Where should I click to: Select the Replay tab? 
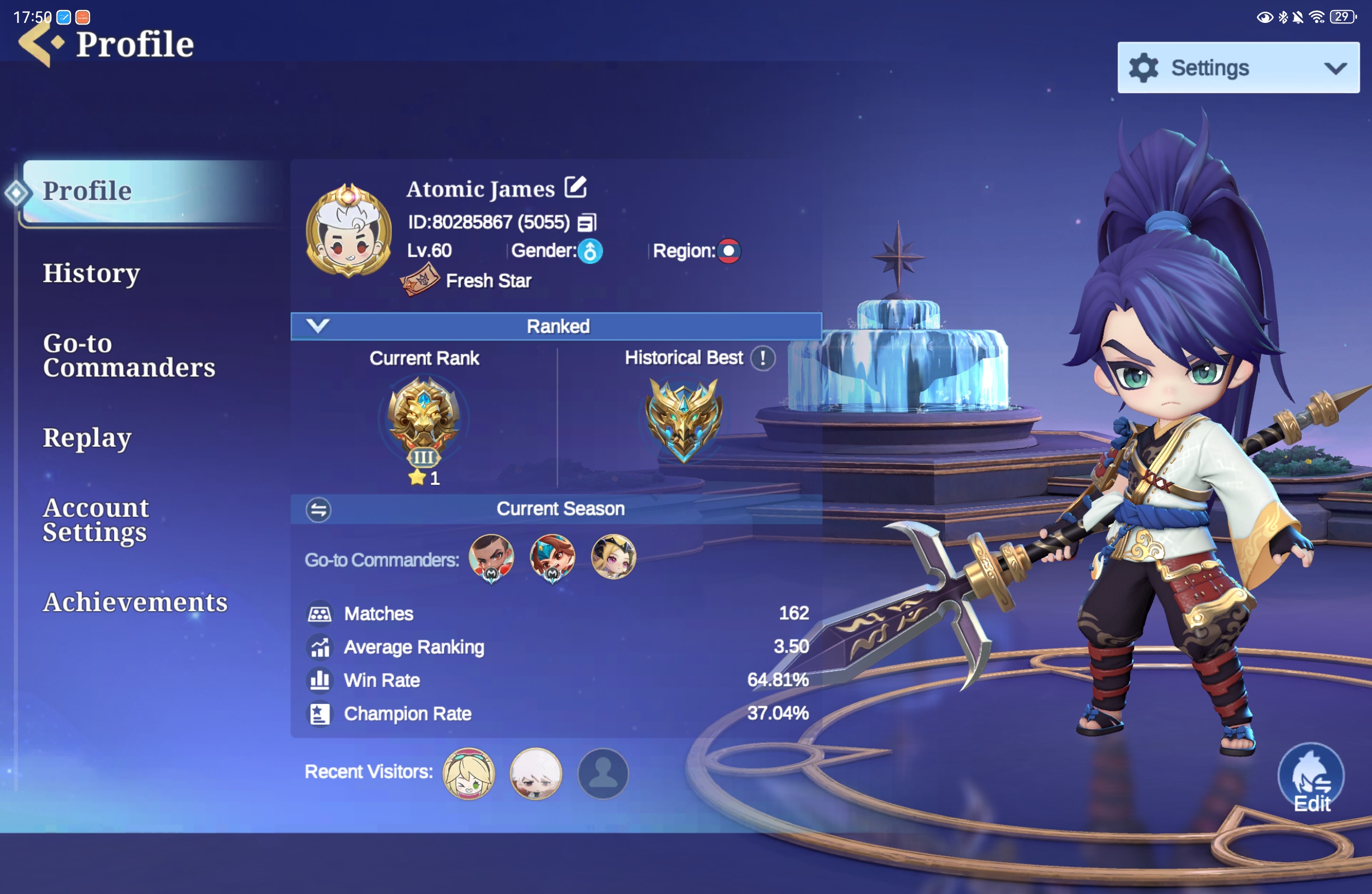click(87, 438)
